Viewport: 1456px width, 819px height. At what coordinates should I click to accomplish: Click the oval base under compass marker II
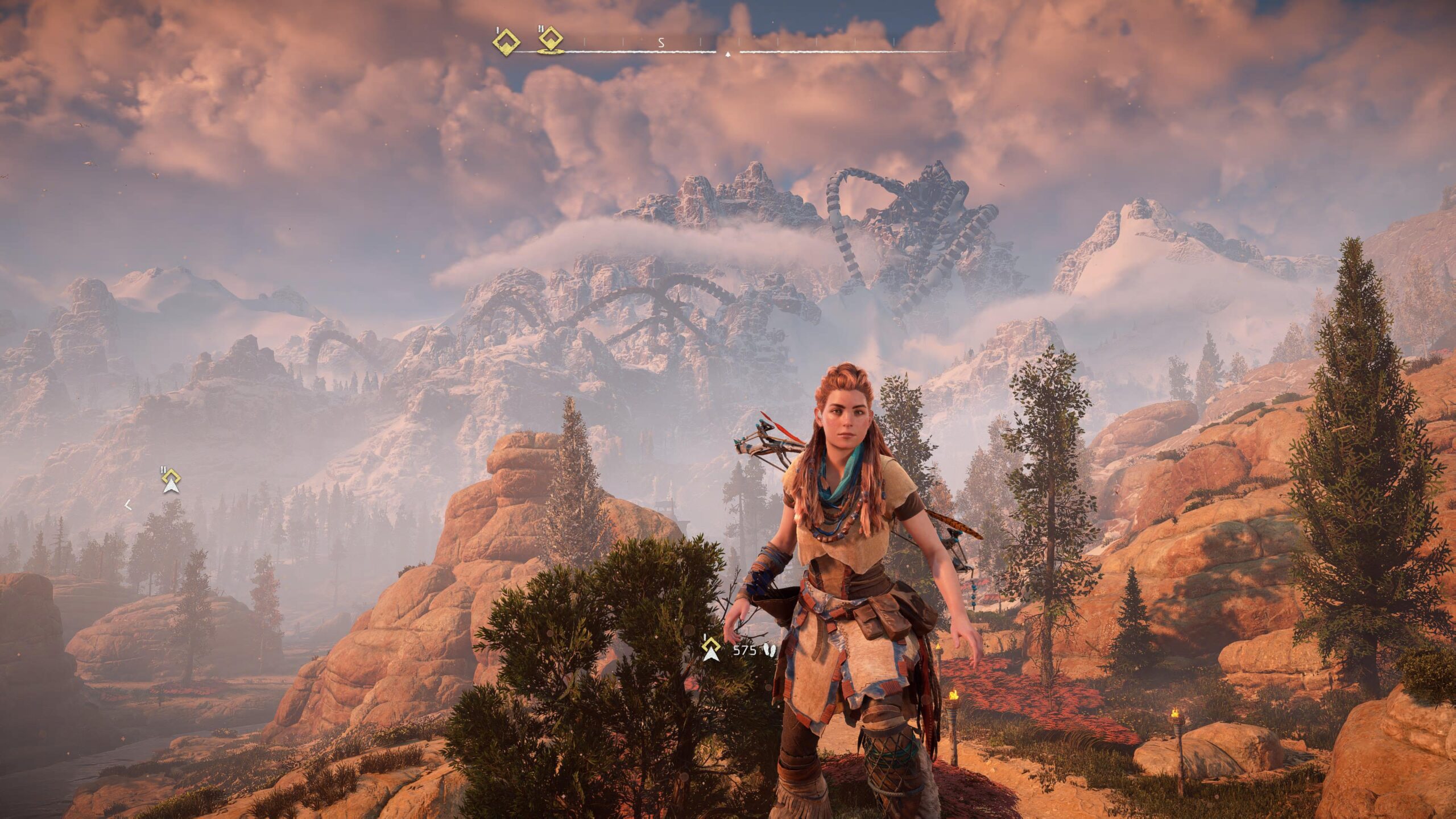[550, 52]
